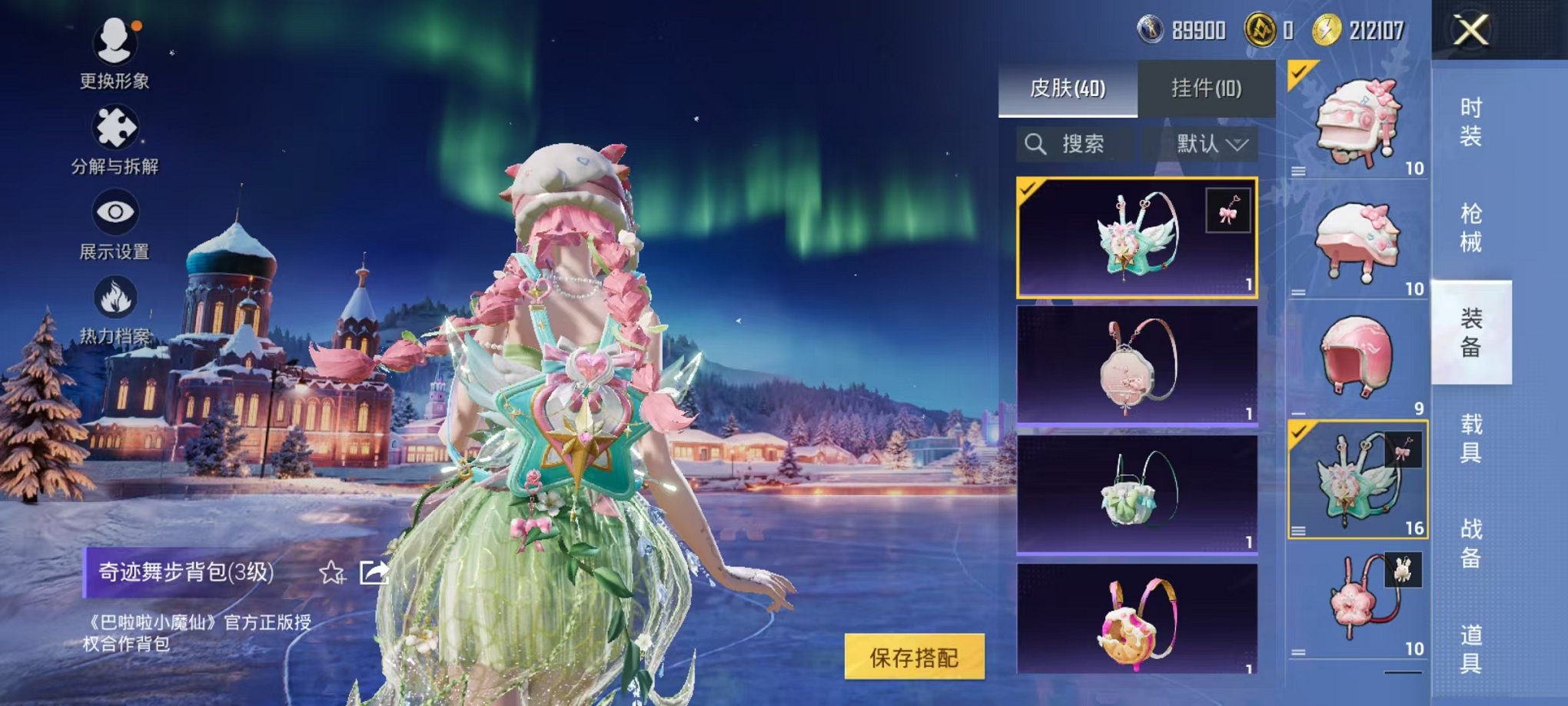Switch to the 皮肤(40) skins tab
Viewport: 1568px width, 706px height.
1068,88
